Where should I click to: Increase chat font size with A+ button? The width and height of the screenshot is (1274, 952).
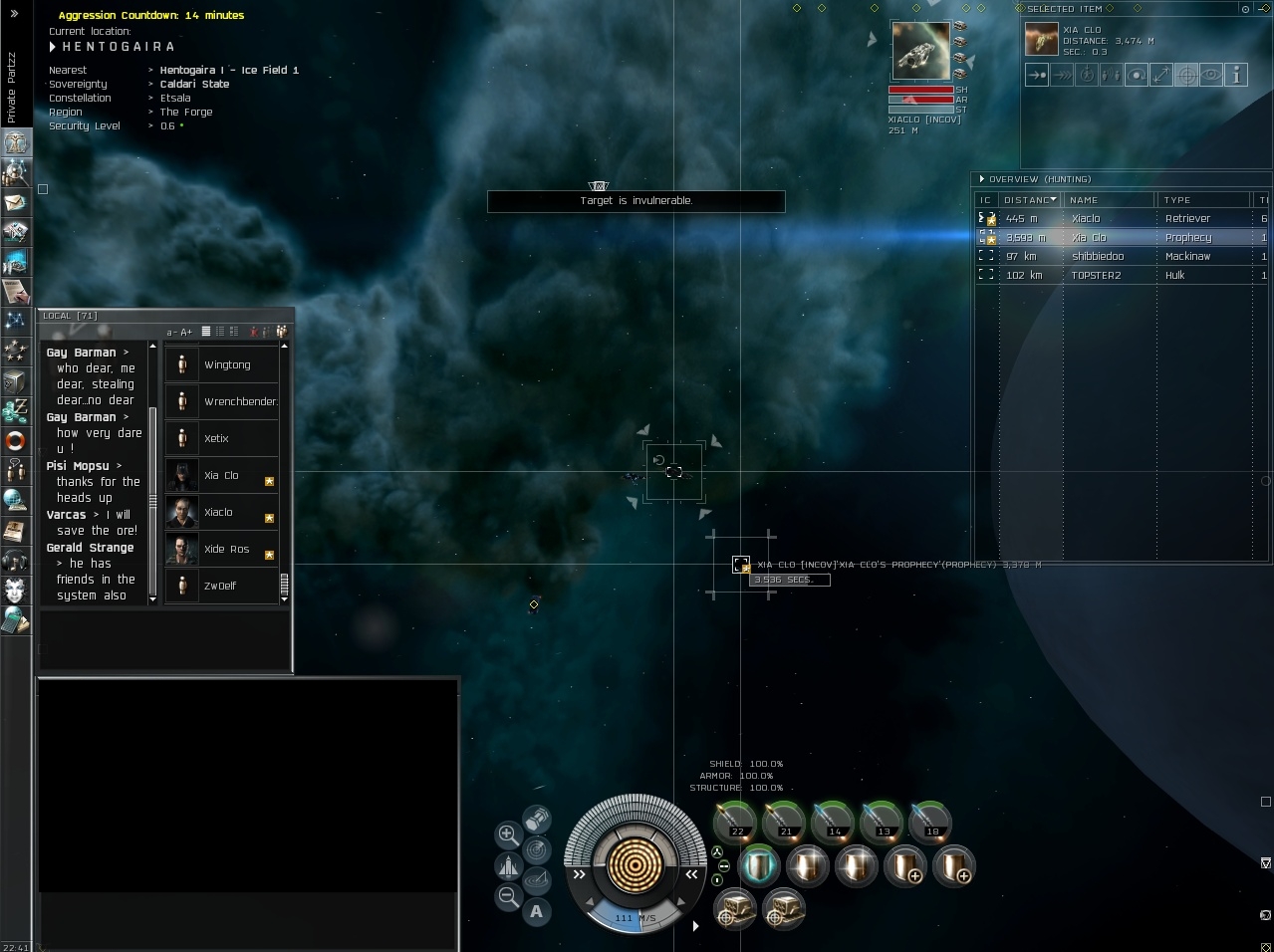pyautogui.click(x=186, y=333)
